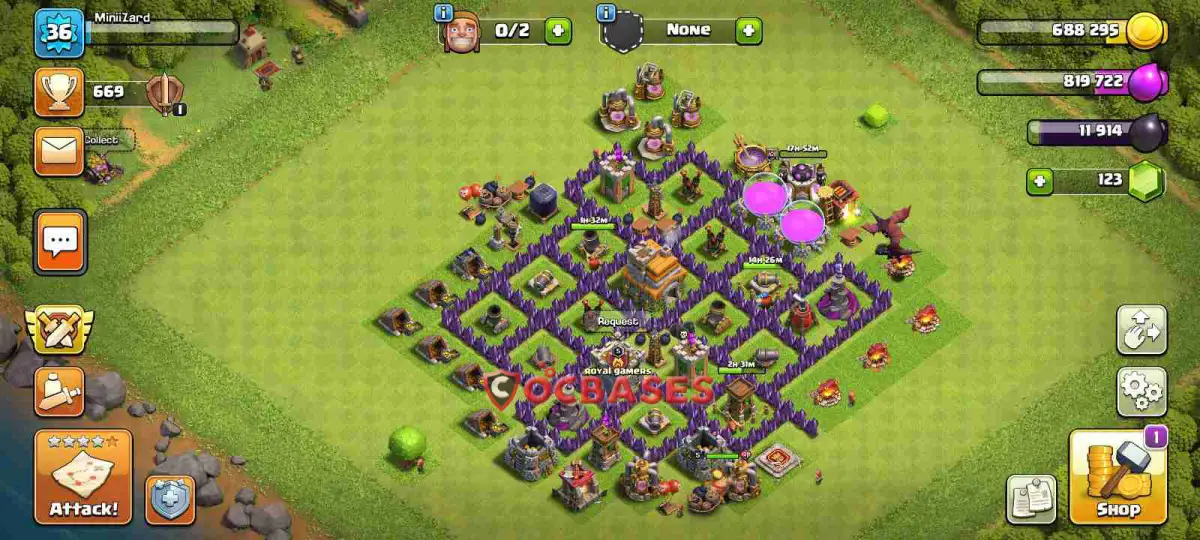1200x540 pixels.
Task: Open the league badge next to 669 trophies
Action: pyautogui.click(x=164, y=94)
